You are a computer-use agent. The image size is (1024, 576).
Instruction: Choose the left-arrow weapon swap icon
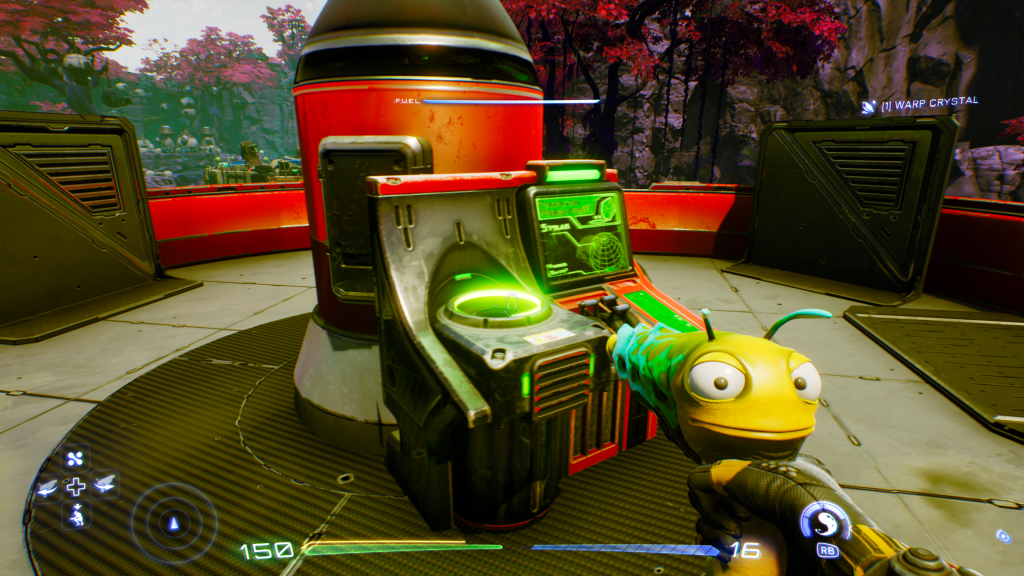[x=47, y=487]
